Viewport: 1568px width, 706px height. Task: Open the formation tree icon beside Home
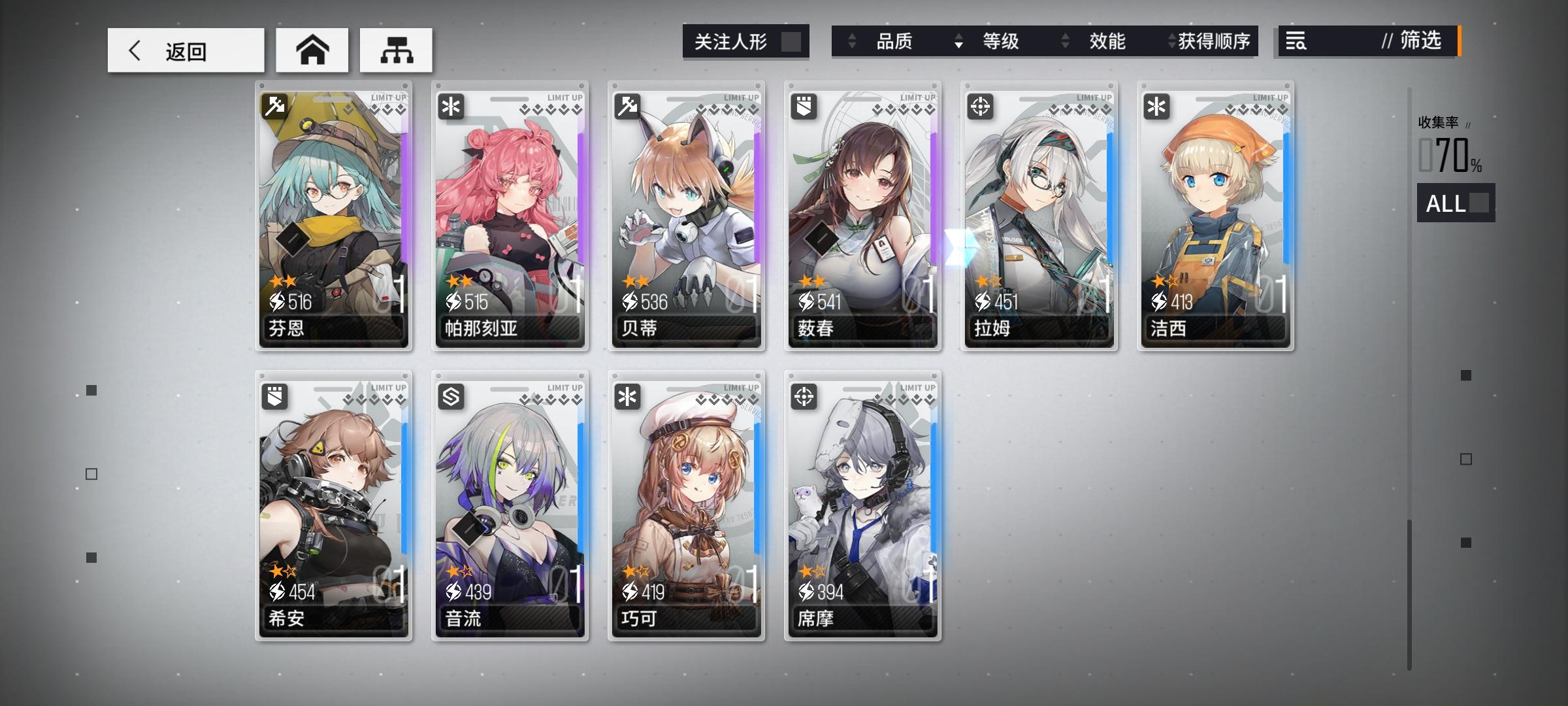click(x=395, y=49)
